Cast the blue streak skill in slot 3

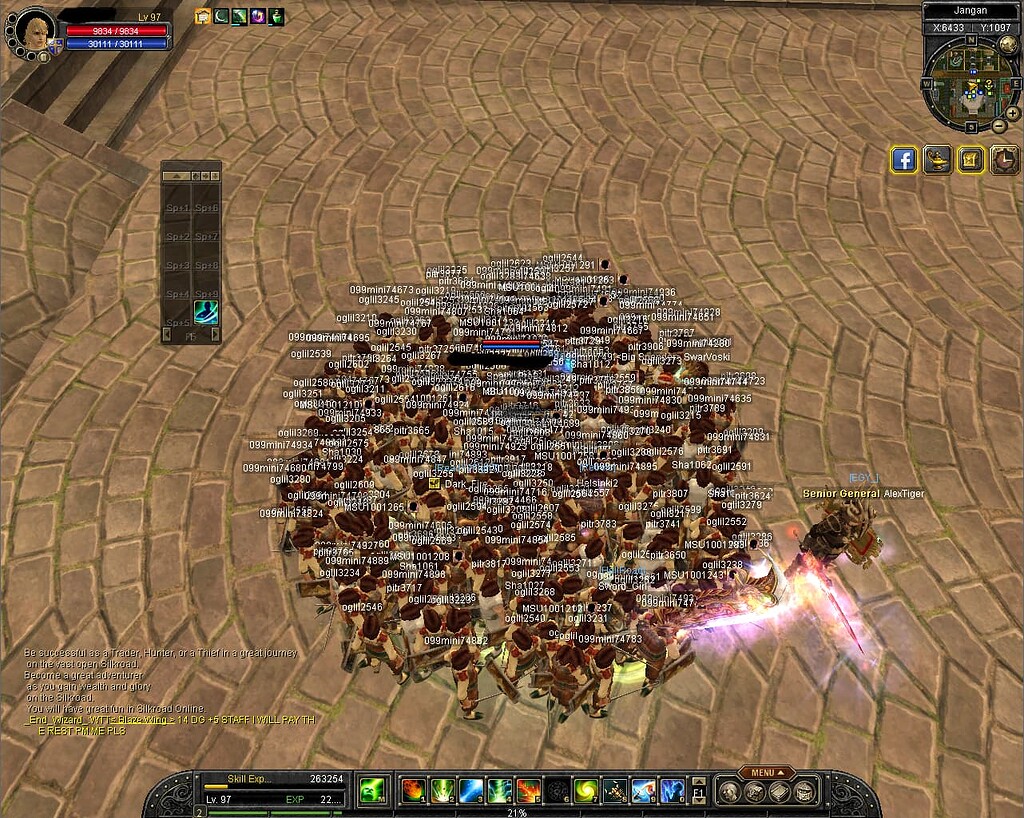471,791
